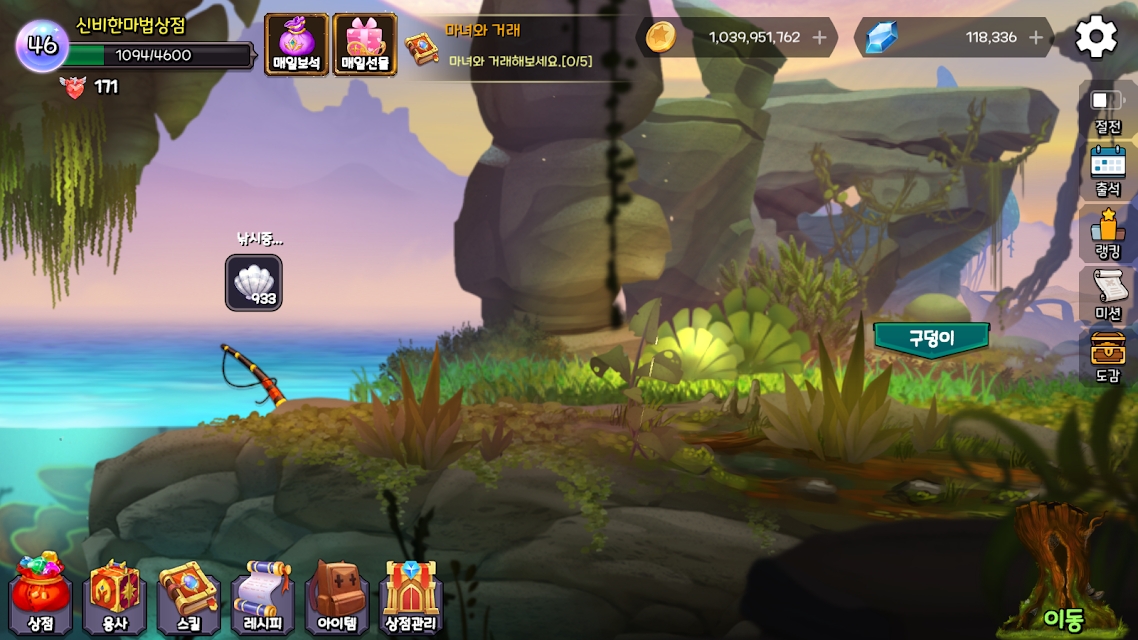
Task: Open the 도감 collection chest
Action: click(x=1108, y=357)
